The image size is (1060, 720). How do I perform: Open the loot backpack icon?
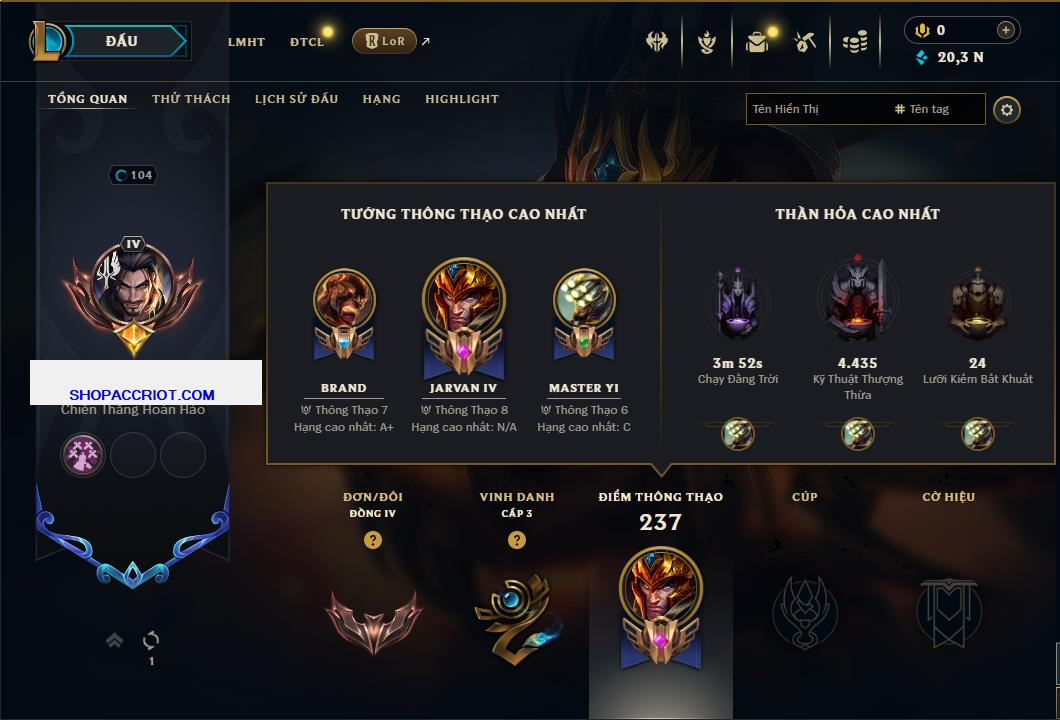click(x=757, y=42)
